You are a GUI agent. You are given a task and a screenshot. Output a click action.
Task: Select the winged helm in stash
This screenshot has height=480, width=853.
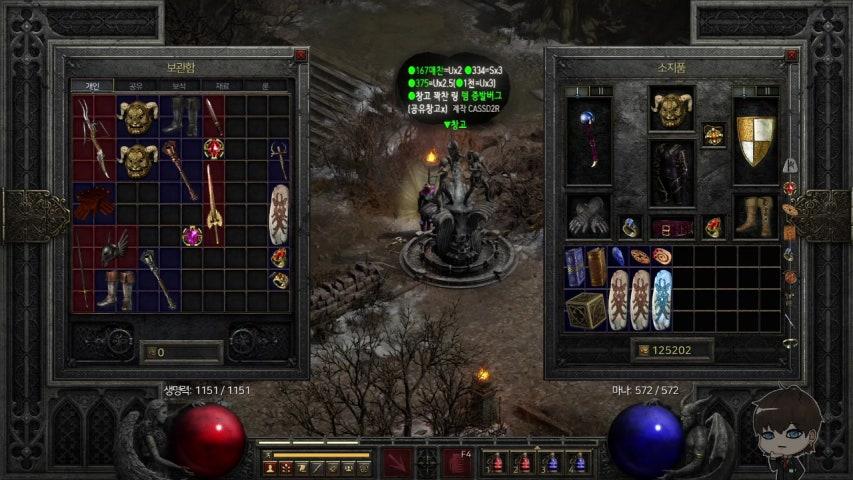pyautogui.click(x=115, y=244)
